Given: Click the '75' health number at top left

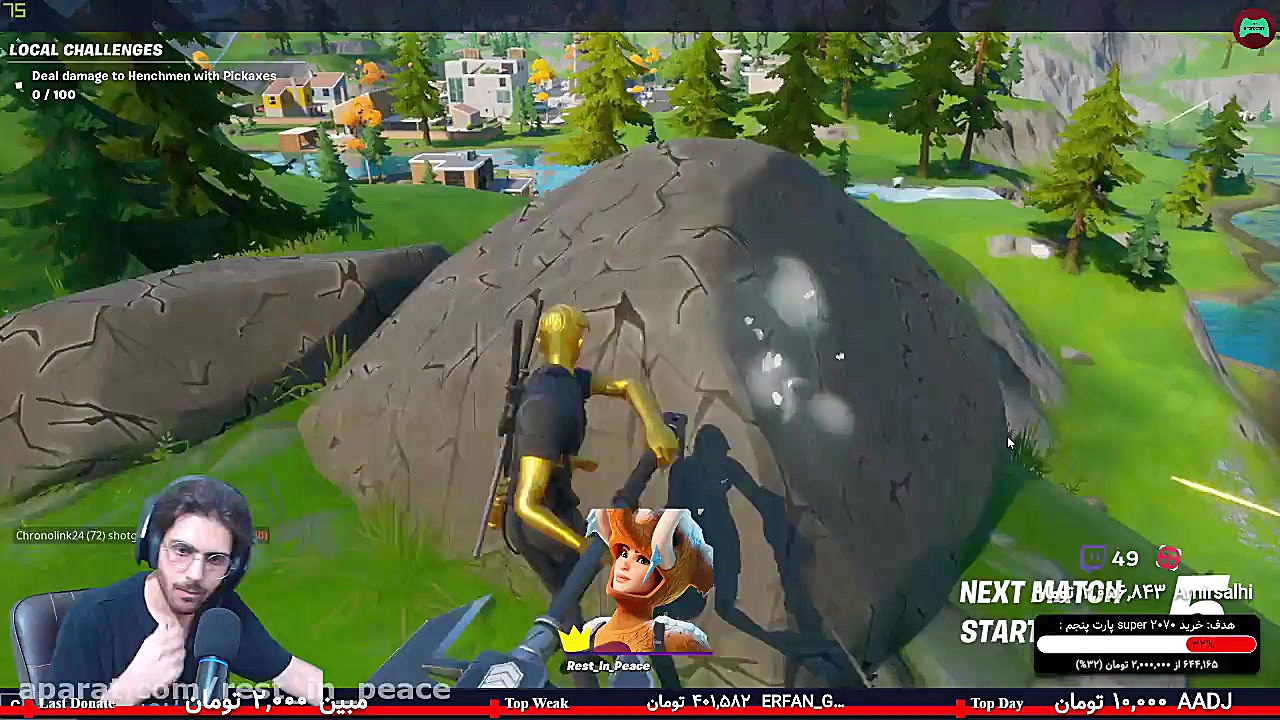Looking at the screenshot, I should pyautogui.click(x=14, y=10).
